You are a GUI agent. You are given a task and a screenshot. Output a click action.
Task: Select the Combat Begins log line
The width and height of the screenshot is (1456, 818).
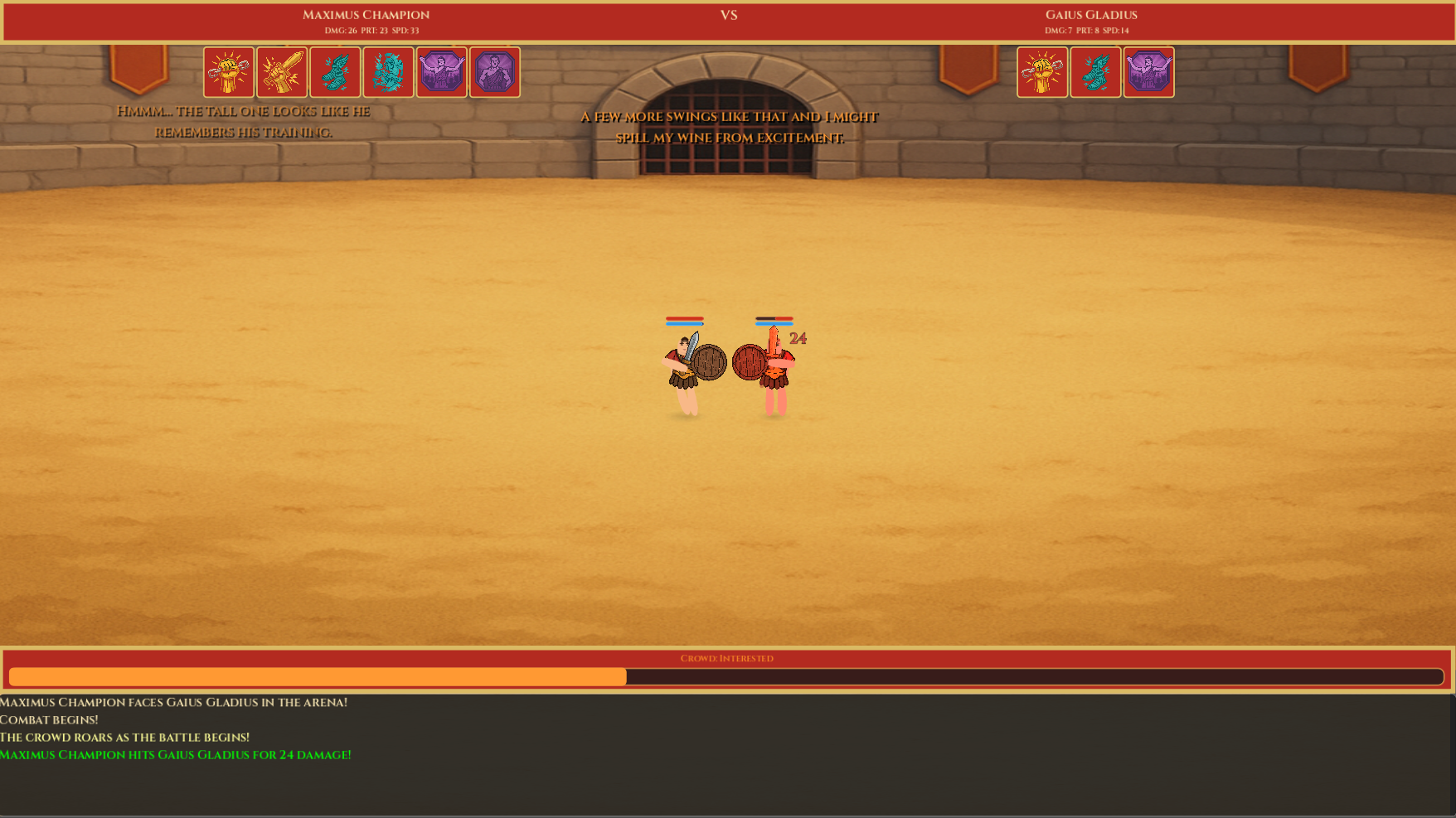[x=50, y=719]
